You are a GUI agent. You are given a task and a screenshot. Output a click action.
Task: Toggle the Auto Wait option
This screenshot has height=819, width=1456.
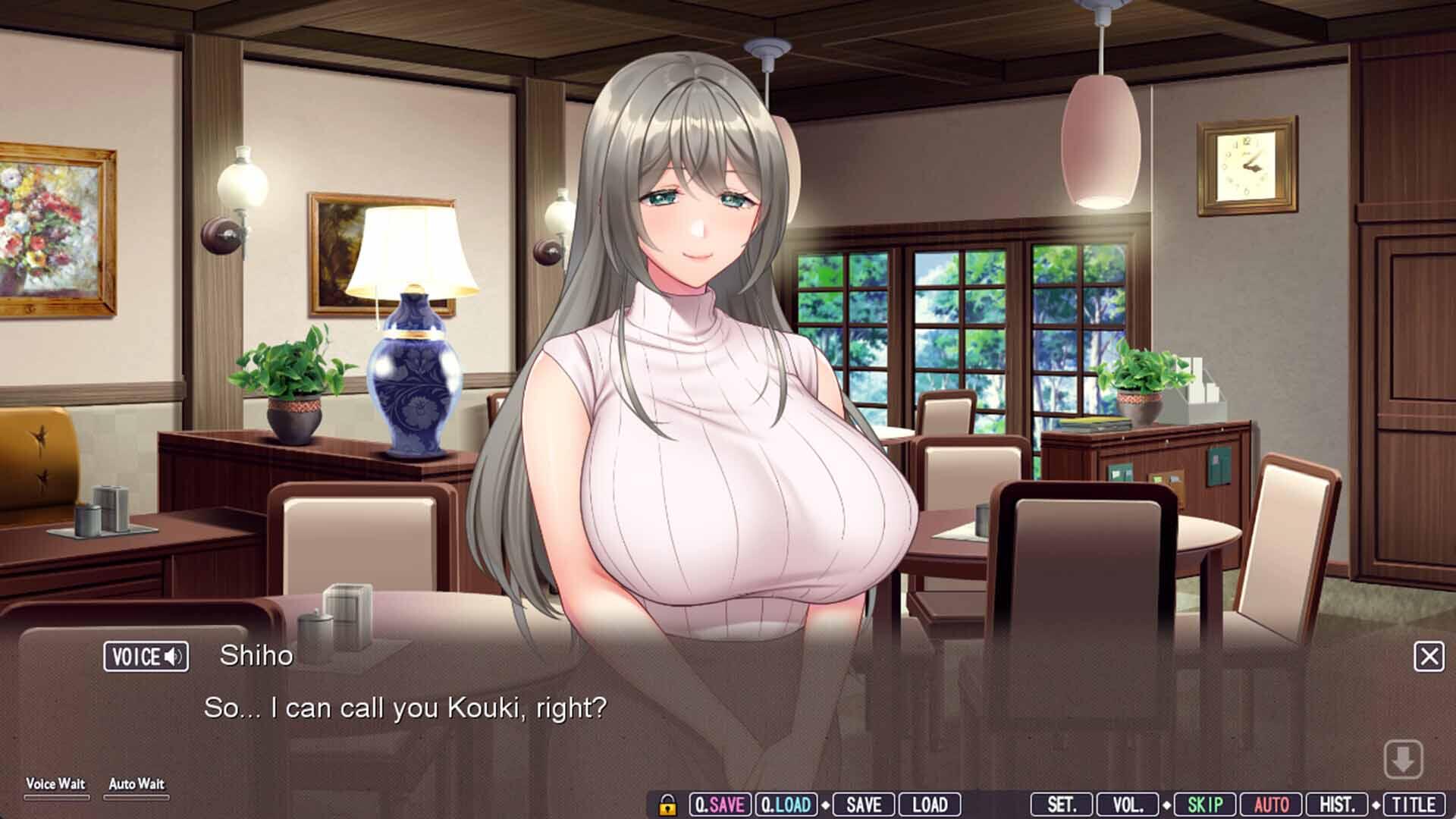[136, 788]
